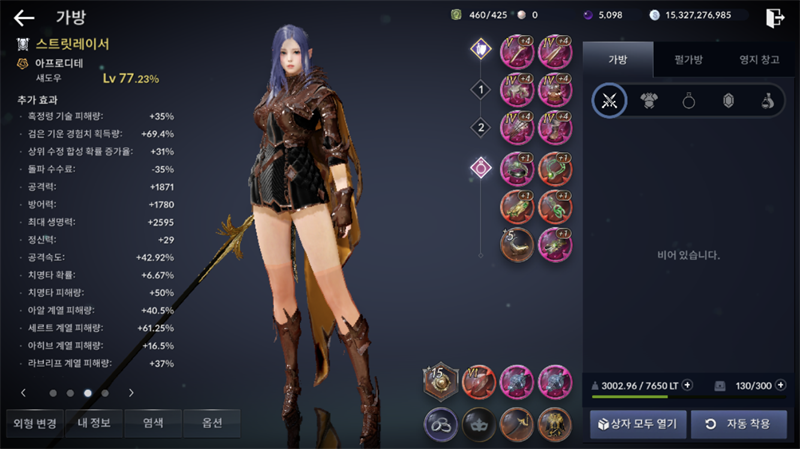Choose the armor category filter
800x449 pixels.
tap(650, 100)
